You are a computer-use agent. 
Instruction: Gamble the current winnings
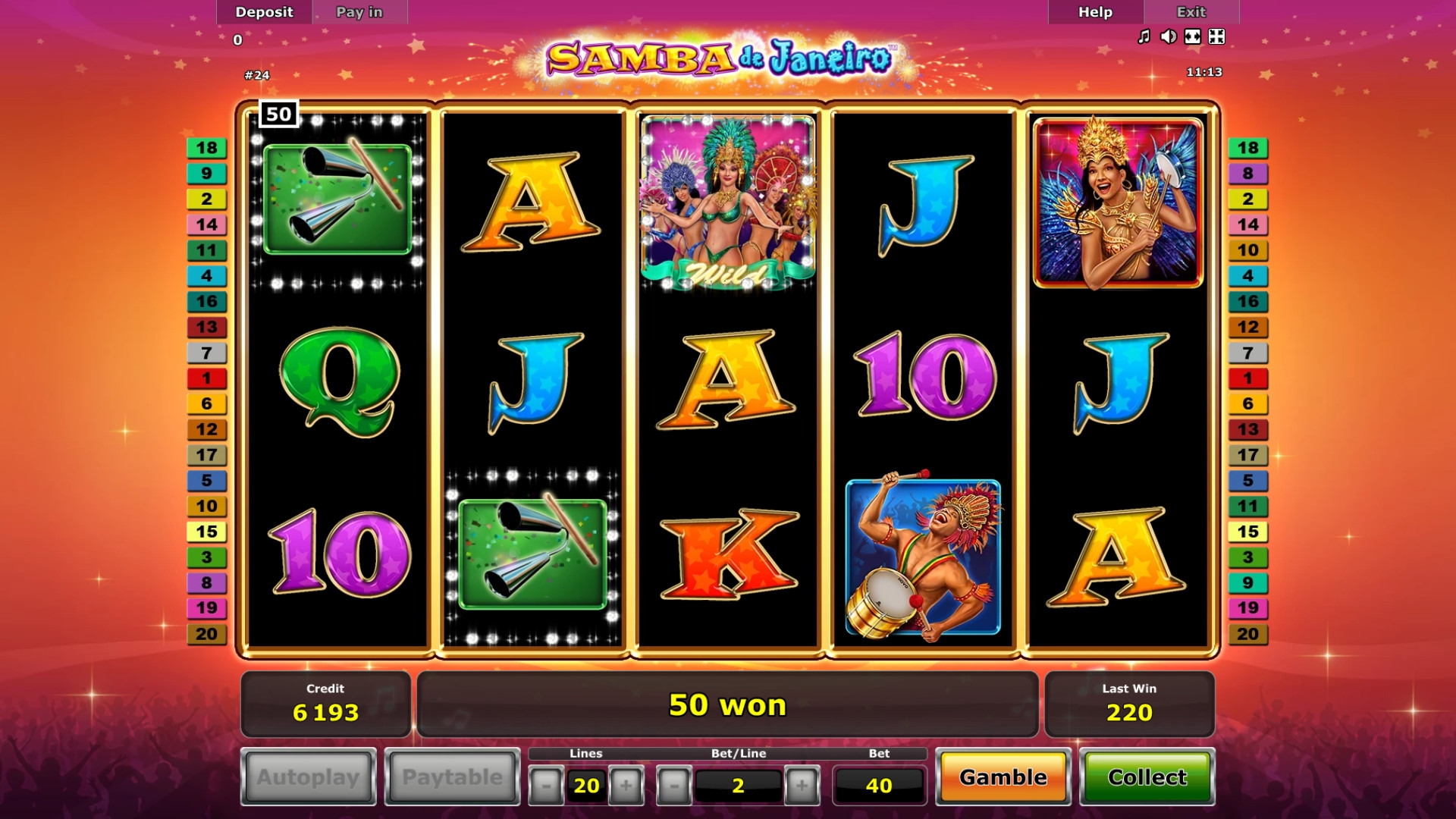coord(1003,777)
